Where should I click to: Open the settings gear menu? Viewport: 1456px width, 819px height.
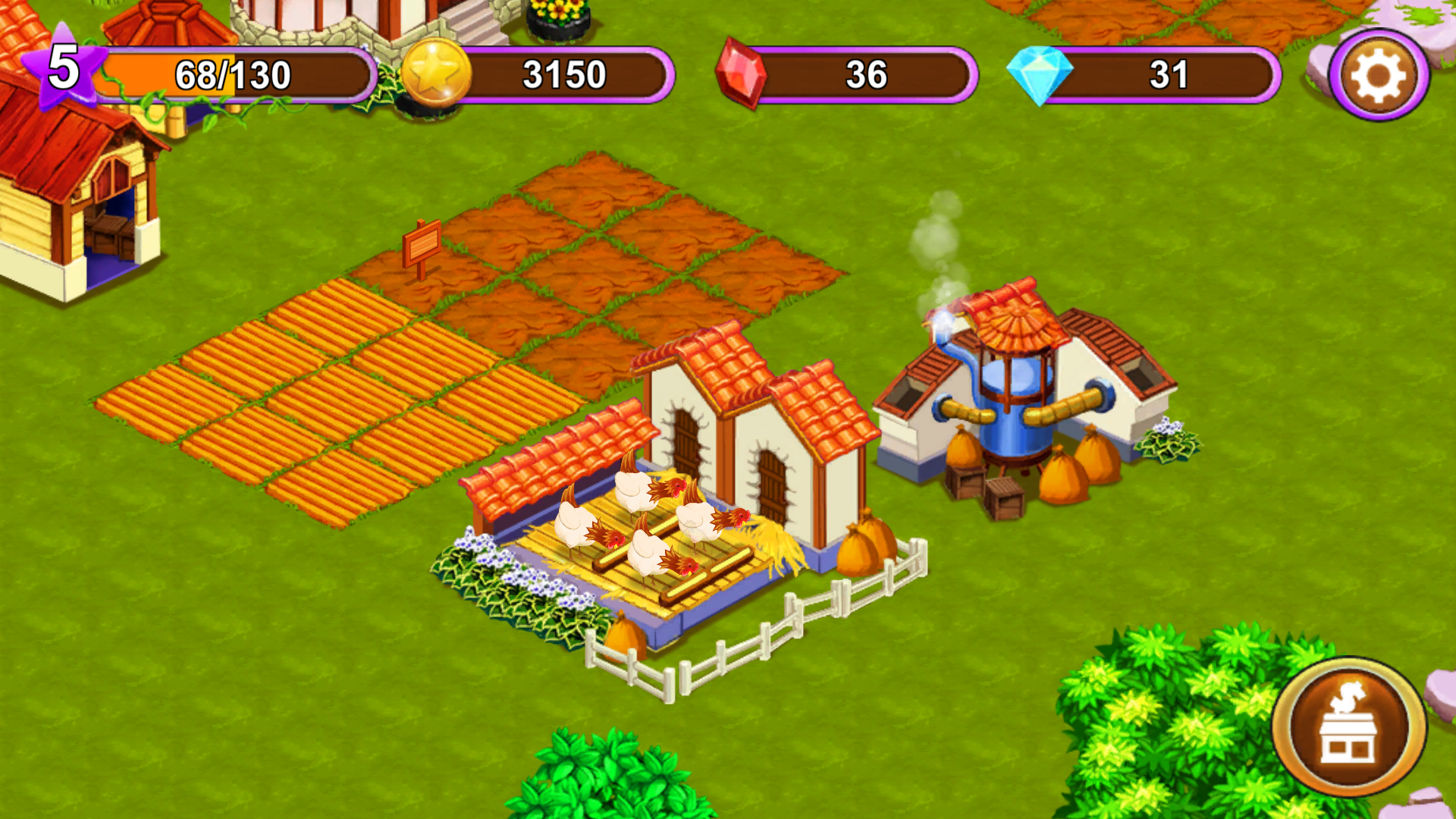[x=1379, y=74]
